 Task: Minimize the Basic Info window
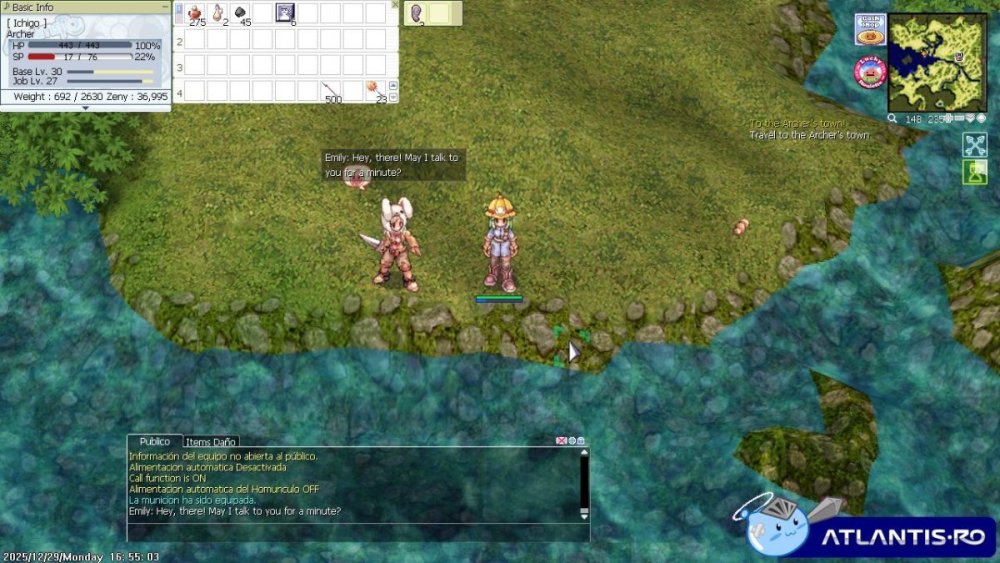tap(164, 7)
